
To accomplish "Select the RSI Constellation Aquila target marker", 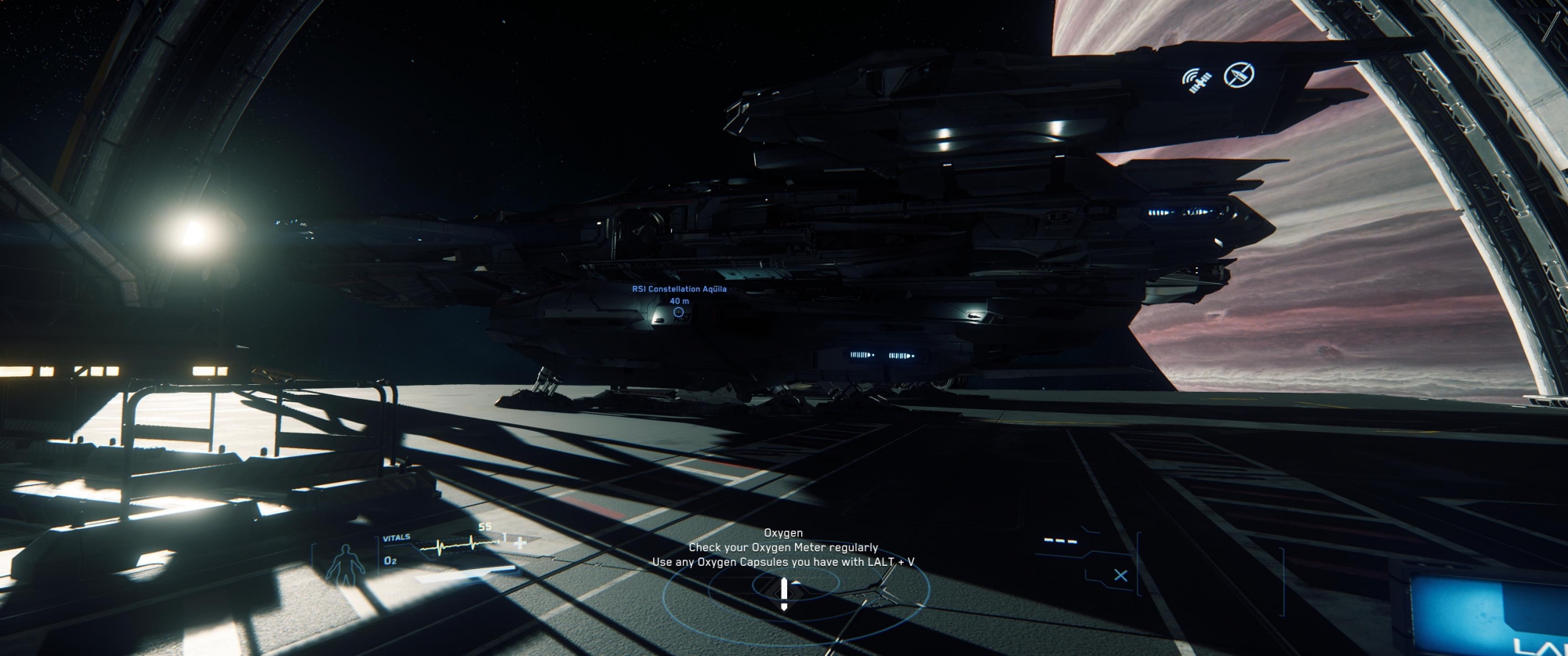I will tap(678, 312).
